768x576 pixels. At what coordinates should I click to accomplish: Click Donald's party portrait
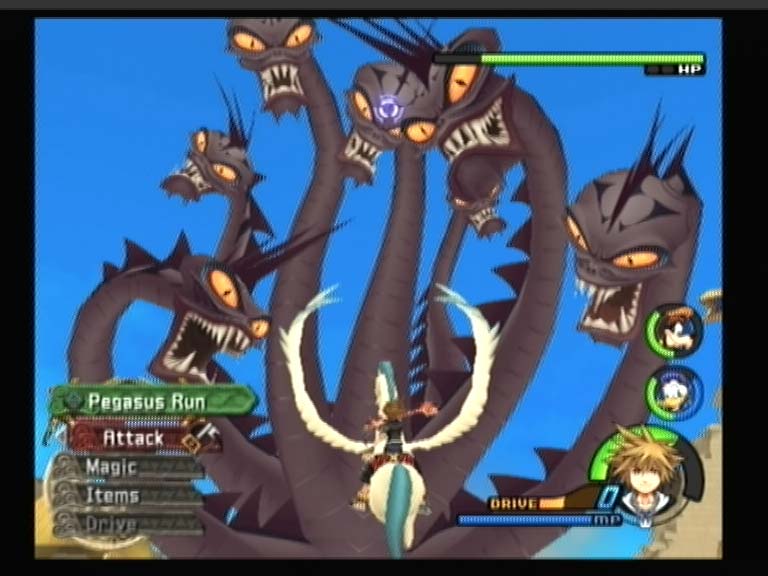(675, 391)
